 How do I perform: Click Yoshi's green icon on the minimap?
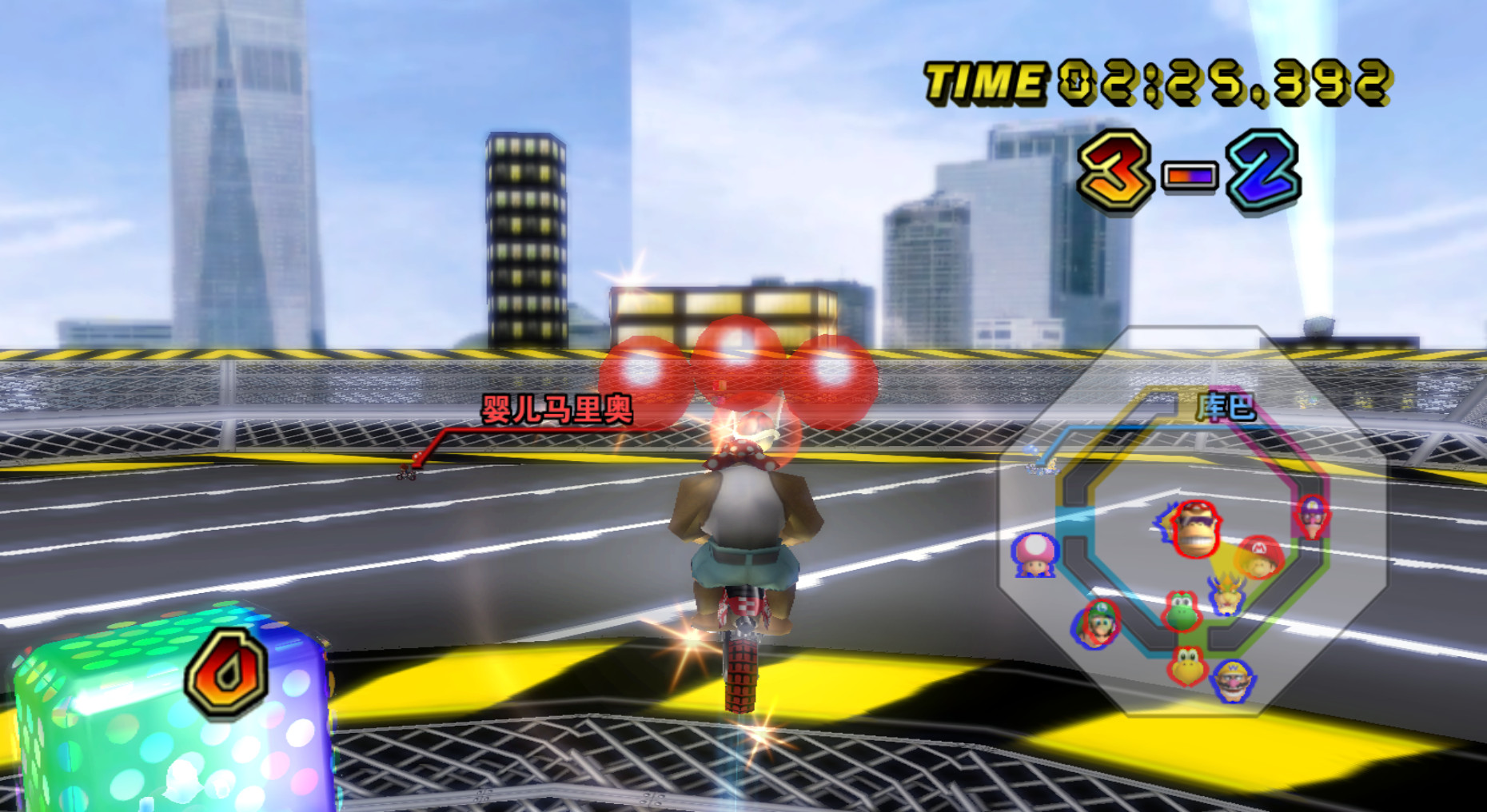pos(1182,612)
